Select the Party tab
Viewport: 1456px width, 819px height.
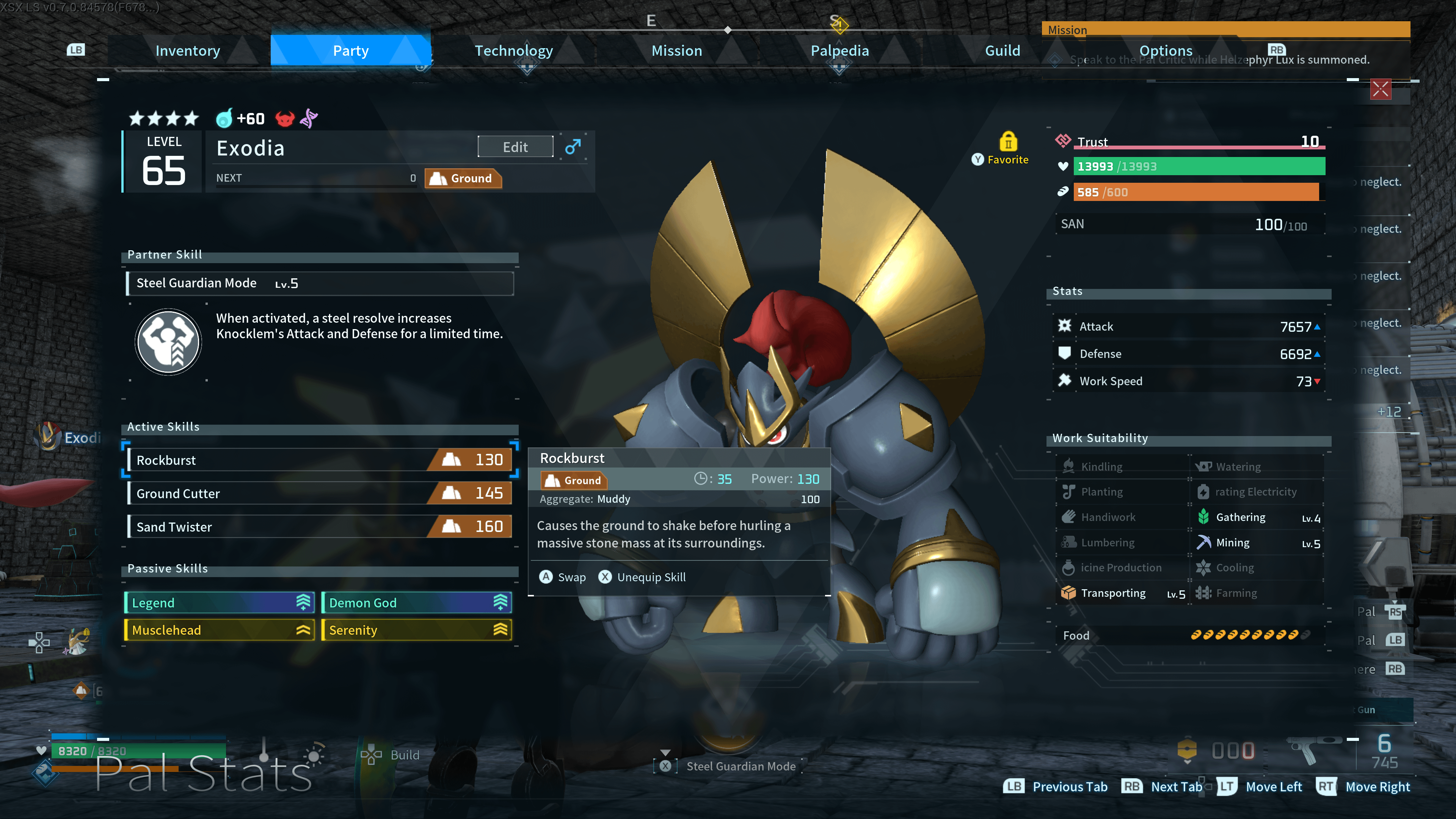click(350, 51)
